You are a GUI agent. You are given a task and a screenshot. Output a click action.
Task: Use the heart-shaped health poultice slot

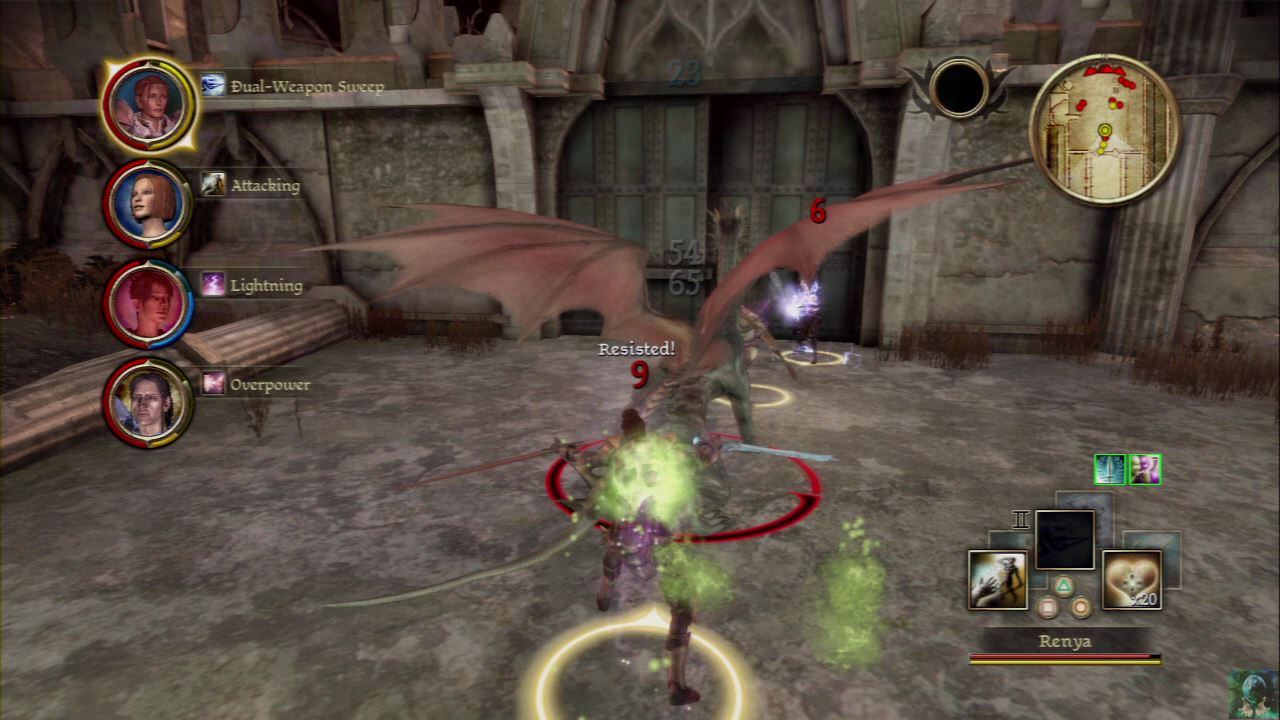coord(1132,579)
